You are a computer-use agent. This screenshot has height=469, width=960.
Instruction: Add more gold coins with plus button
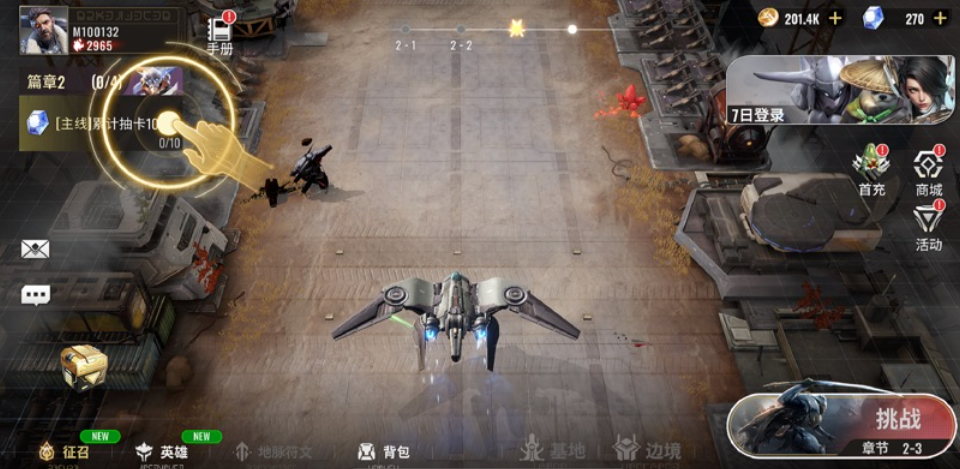coord(835,18)
